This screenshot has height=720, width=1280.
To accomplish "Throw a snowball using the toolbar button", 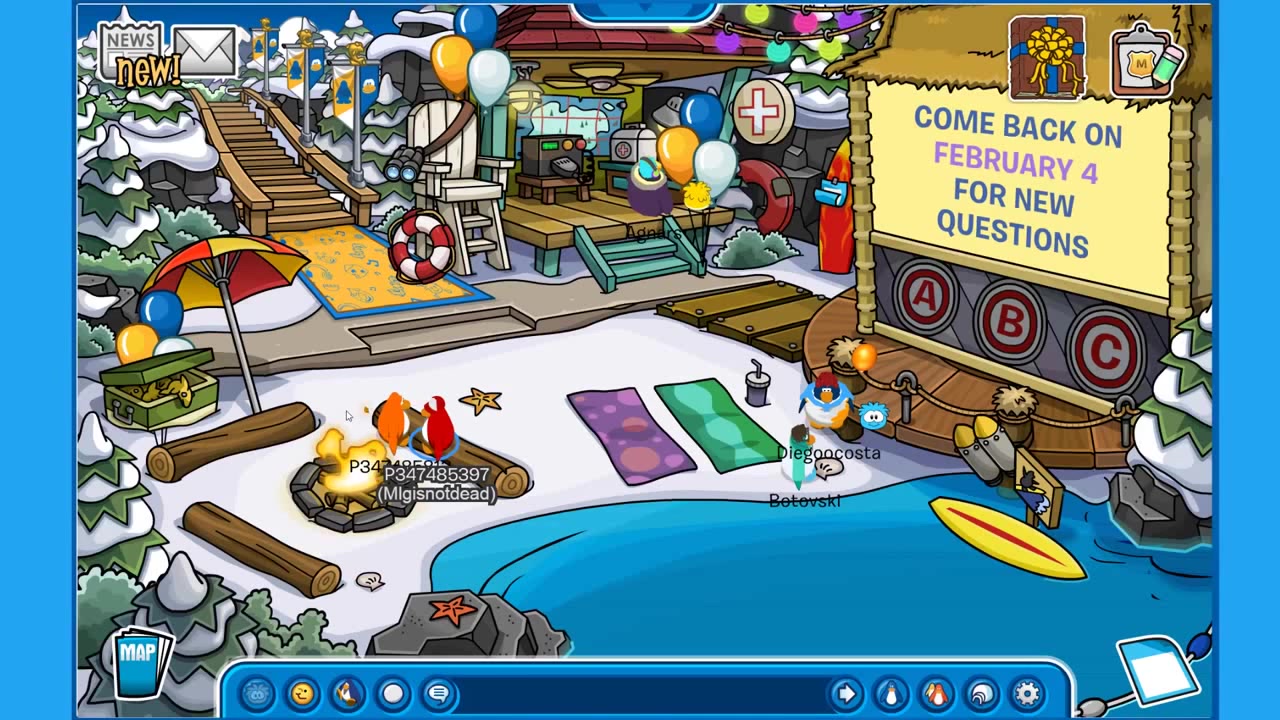I will pyautogui.click(x=393, y=693).
